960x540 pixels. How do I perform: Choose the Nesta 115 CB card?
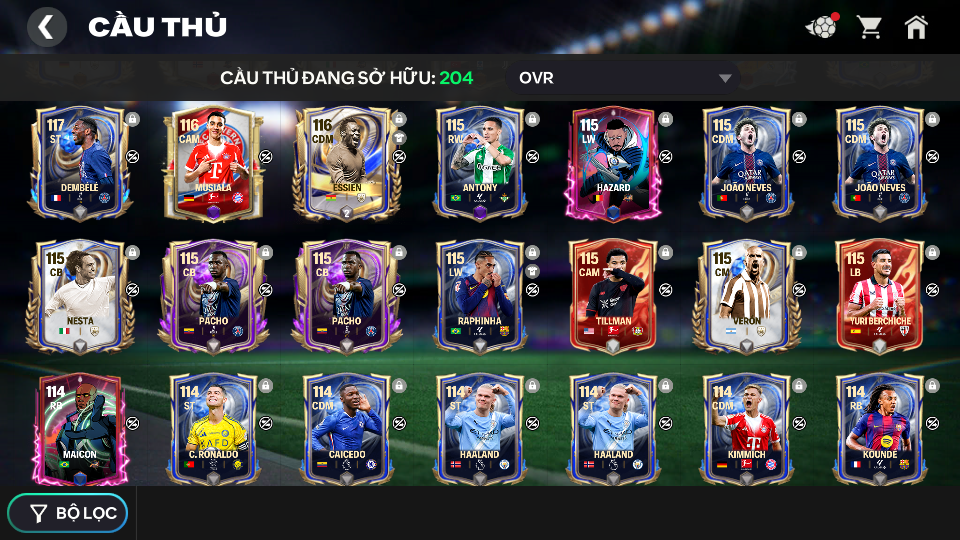point(79,295)
